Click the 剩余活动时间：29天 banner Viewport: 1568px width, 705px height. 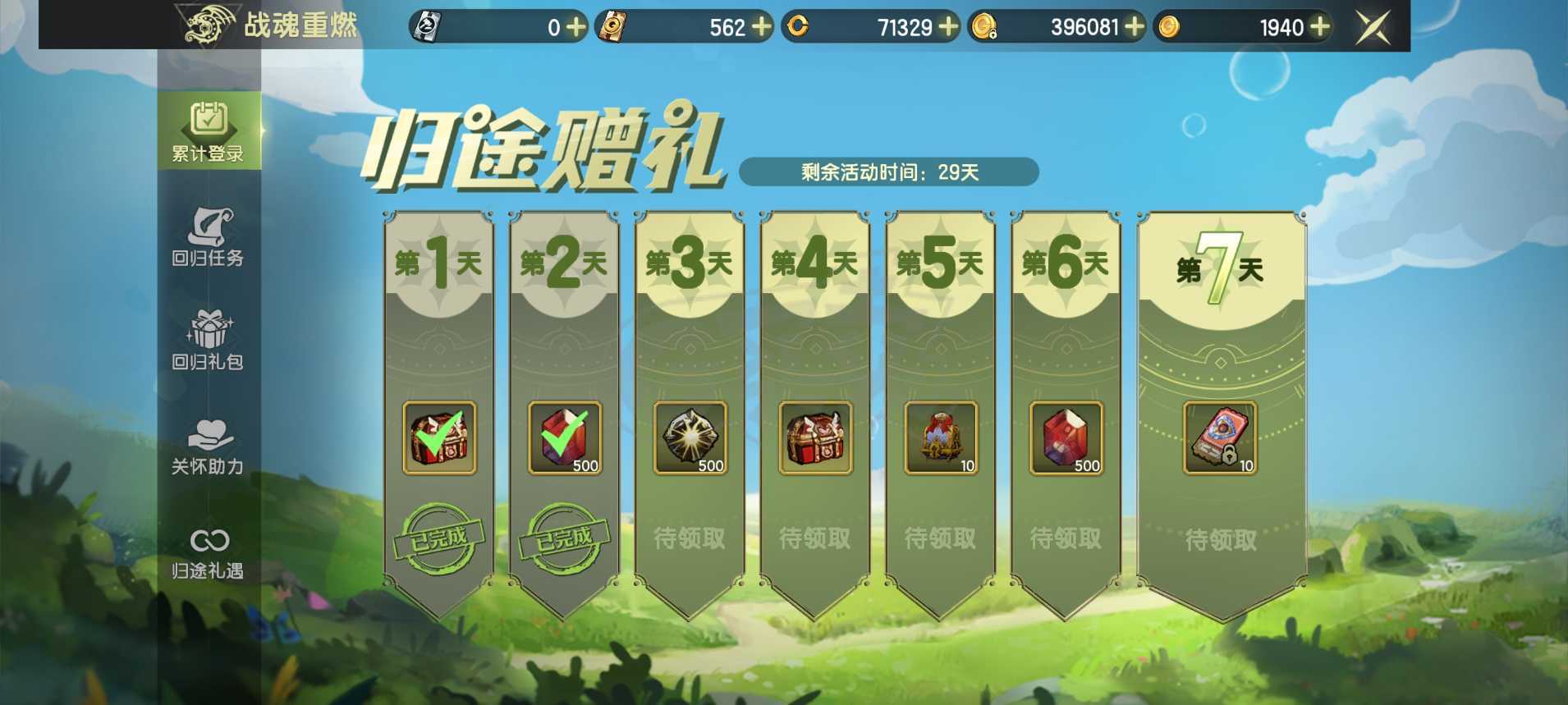[888, 172]
